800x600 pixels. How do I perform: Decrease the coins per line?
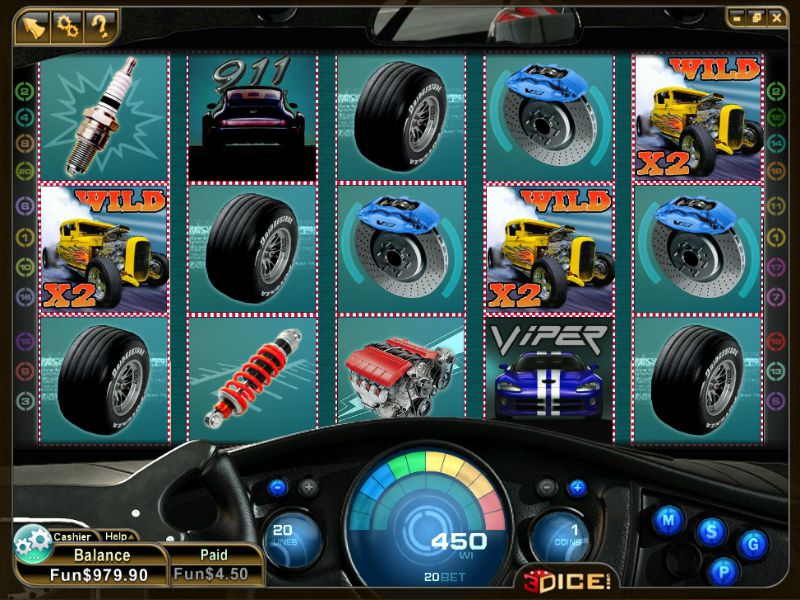coord(546,488)
